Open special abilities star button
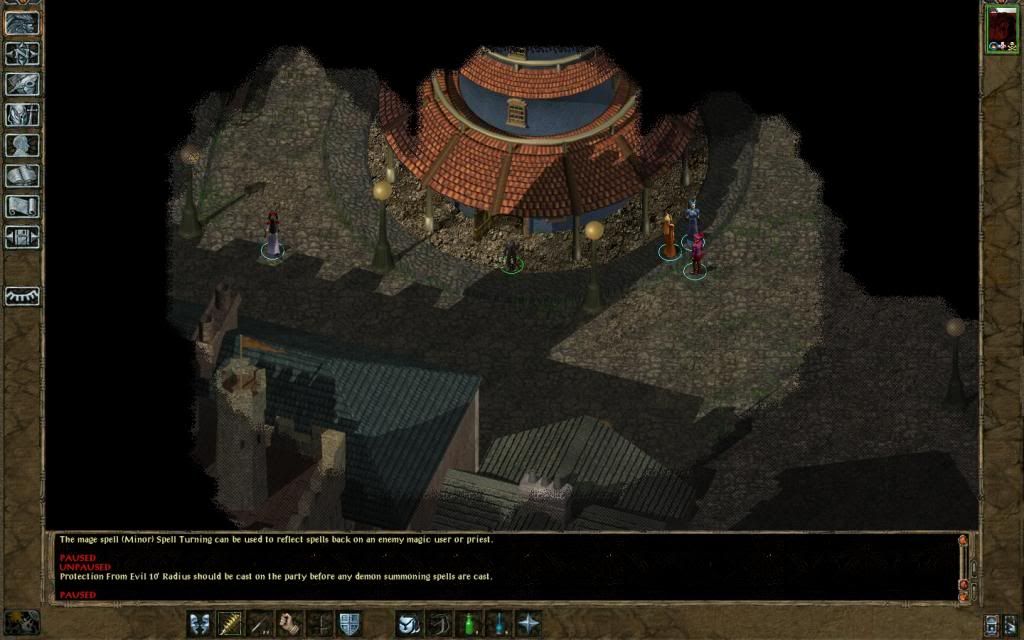The image size is (1024, 640). click(x=528, y=623)
